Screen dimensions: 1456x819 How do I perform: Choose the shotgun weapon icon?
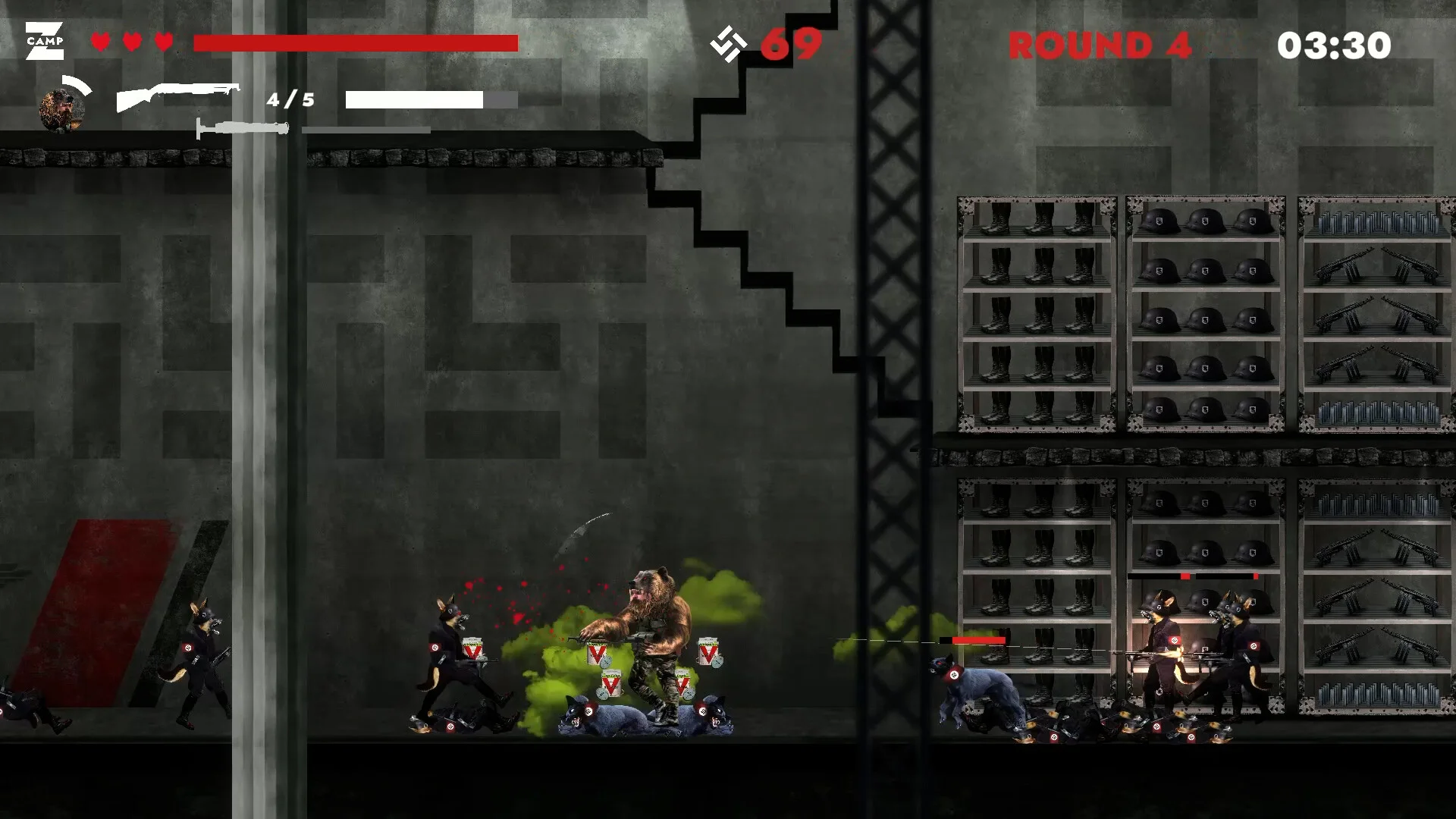click(x=177, y=96)
